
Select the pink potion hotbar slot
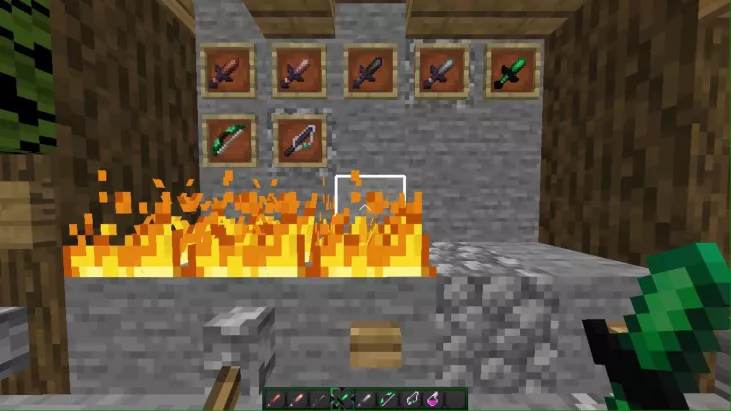pyautogui.click(x=434, y=400)
